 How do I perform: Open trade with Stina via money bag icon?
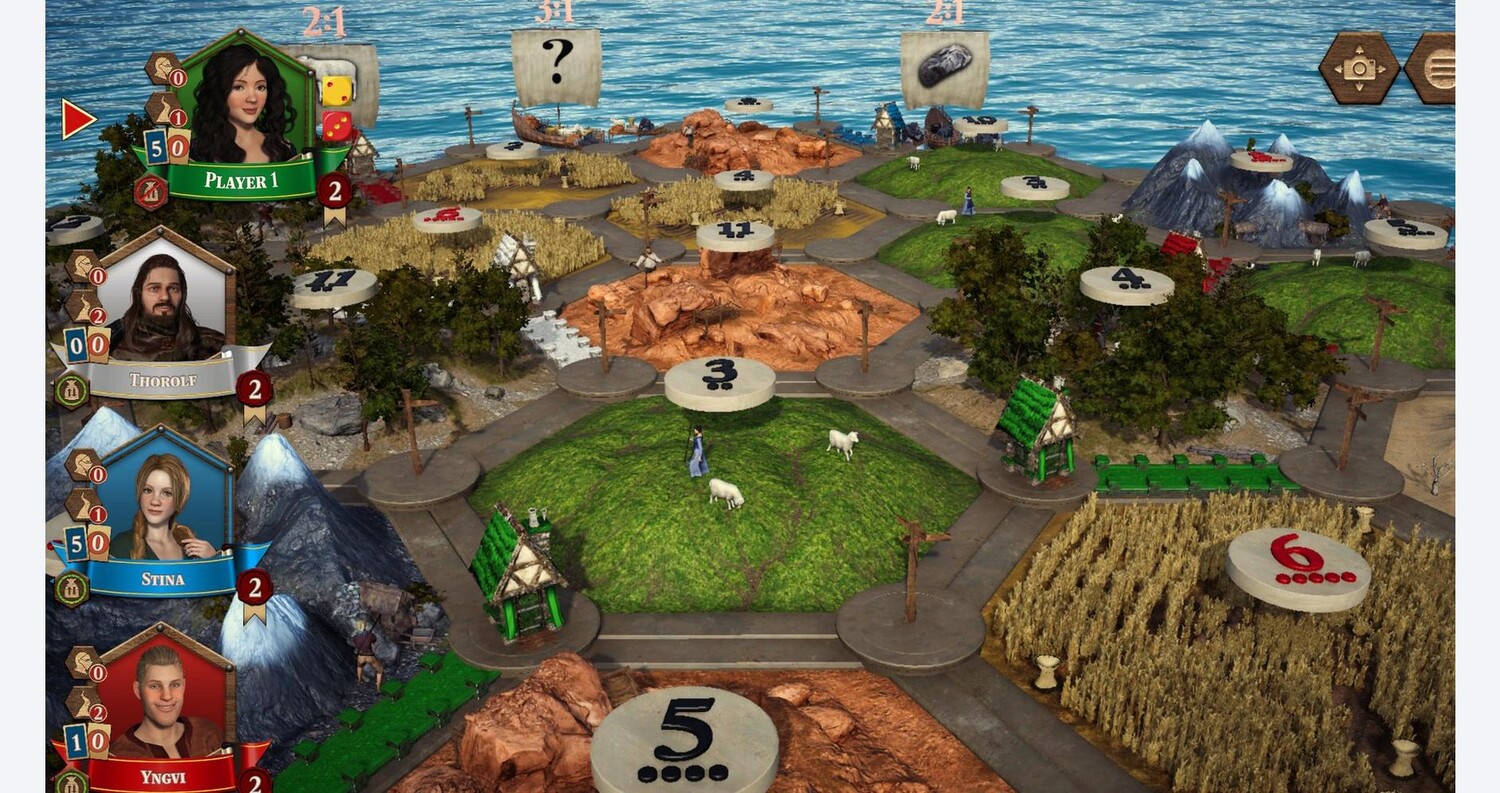point(72,588)
